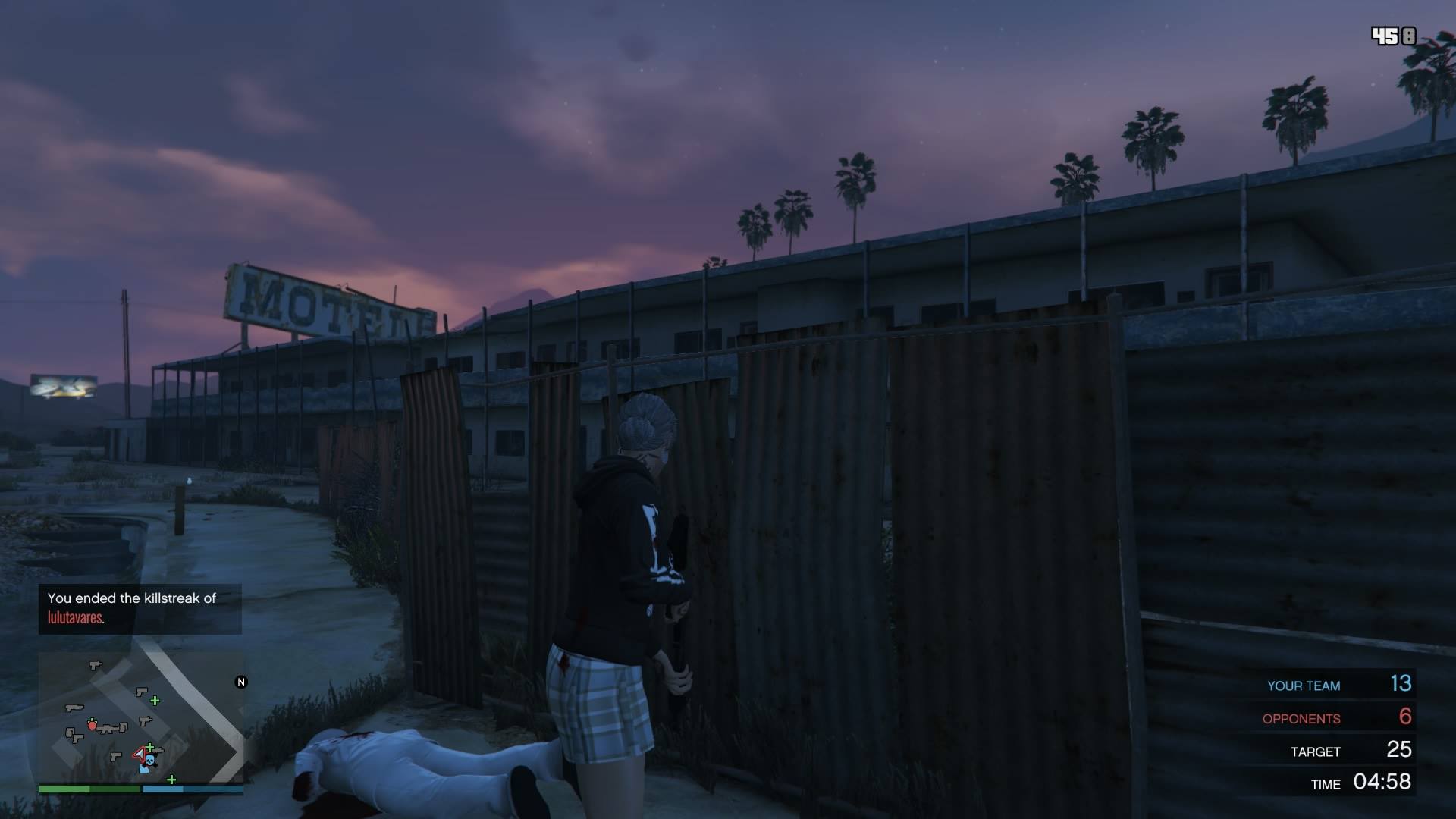Click the player name lulutavares in the notification
This screenshot has height=819, width=1456.
74,618
